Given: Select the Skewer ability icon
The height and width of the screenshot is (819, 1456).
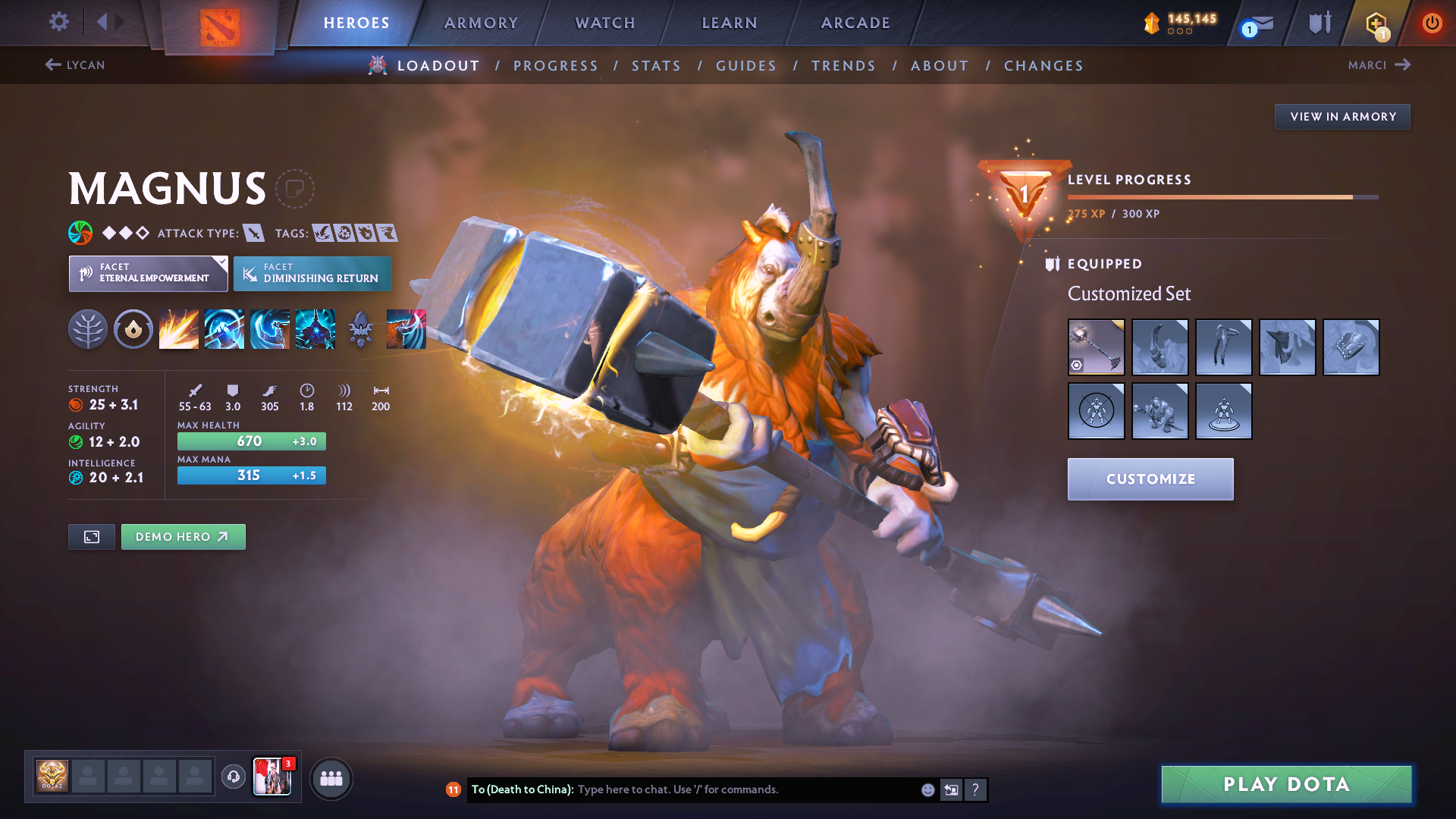Looking at the screenshot, I should pyautogui.click(x=270, y=328).
